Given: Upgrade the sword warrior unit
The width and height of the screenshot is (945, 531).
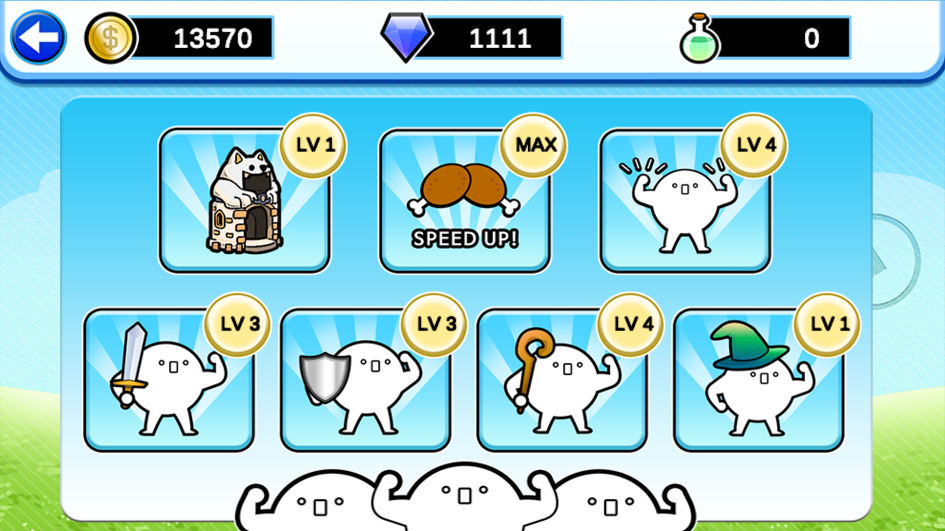Looking at the screenshot, I should [168, 380].
